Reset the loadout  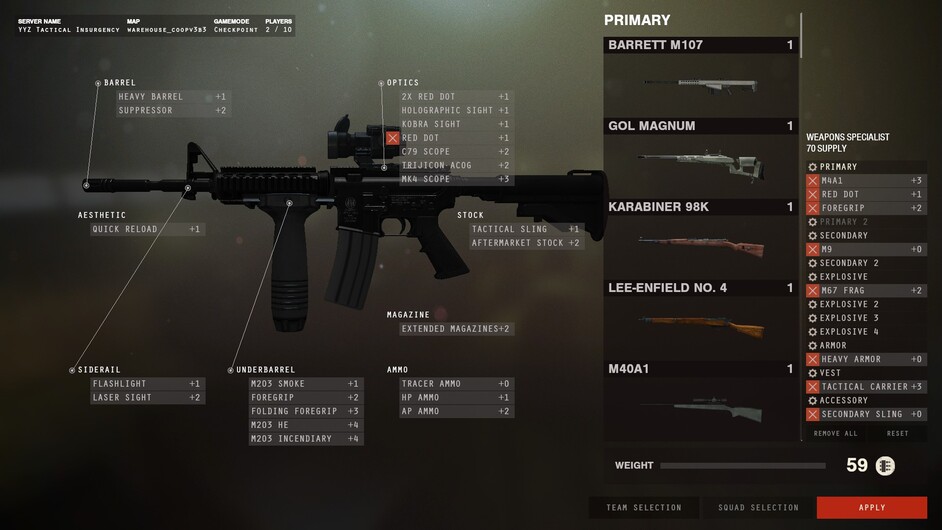tap(897, 433)
